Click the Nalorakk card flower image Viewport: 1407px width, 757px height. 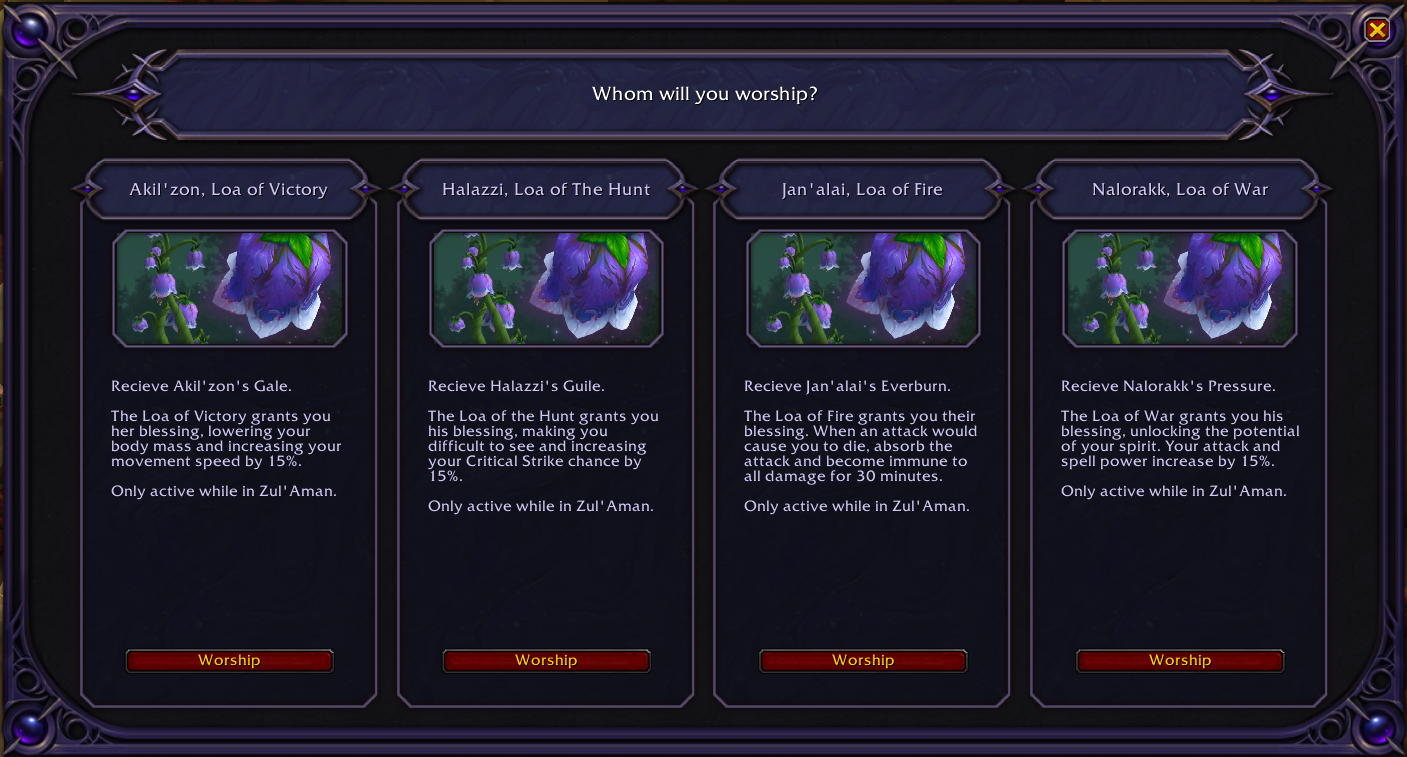(x=1180, y=288)
